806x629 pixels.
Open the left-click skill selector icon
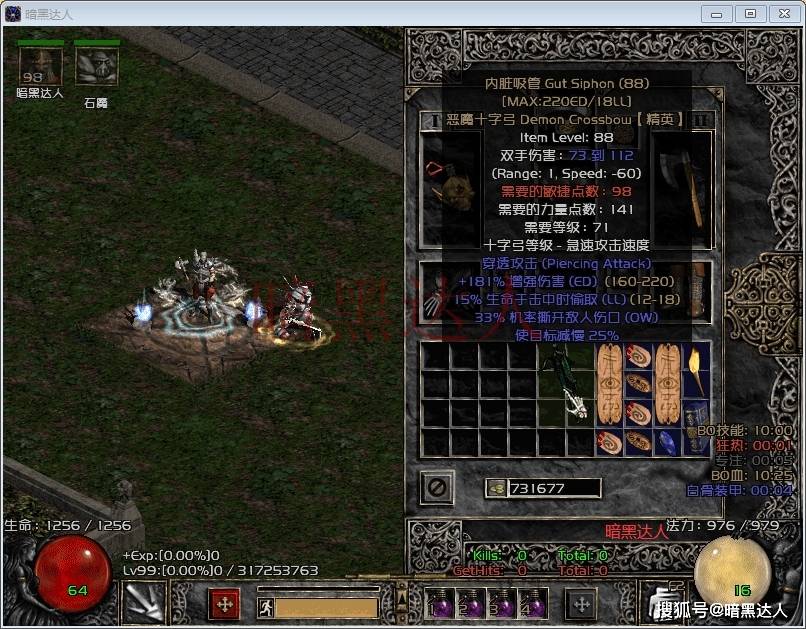143,603
